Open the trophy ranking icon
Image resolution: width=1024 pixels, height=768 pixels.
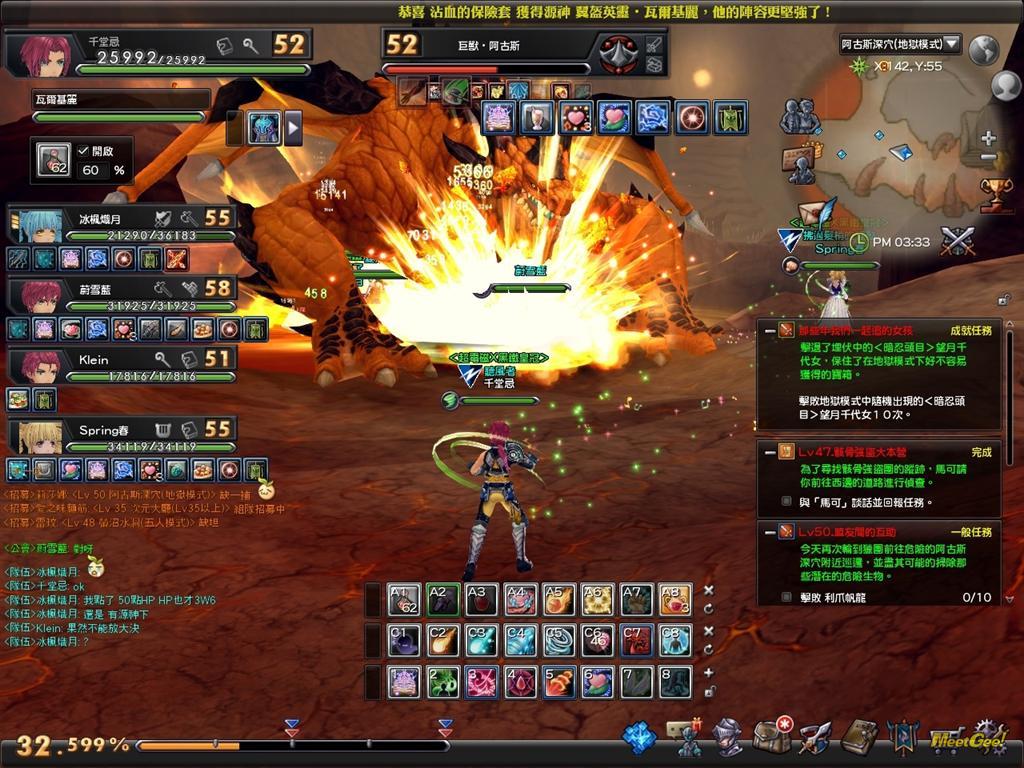point(996,193)
